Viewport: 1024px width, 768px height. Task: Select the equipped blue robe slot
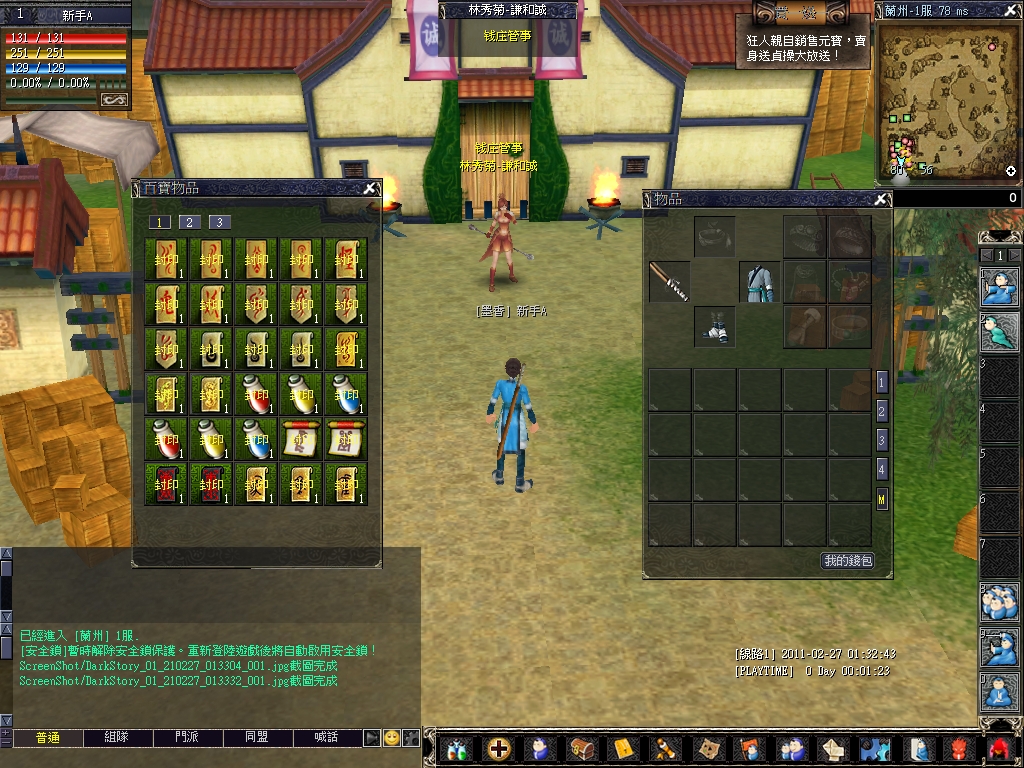(759, 281)
